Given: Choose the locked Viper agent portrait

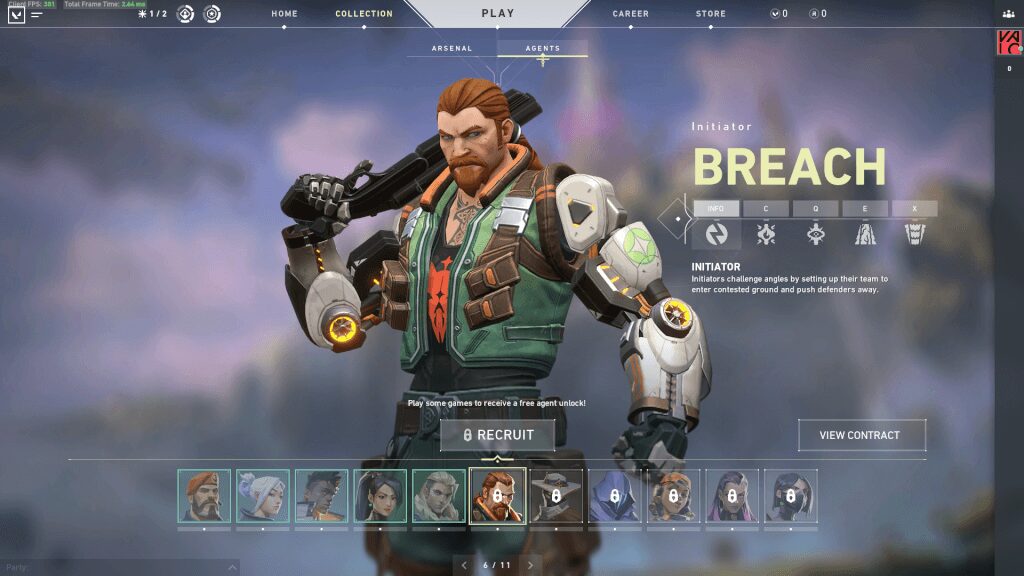Looking at the screenshot, I should coord(790,496).
